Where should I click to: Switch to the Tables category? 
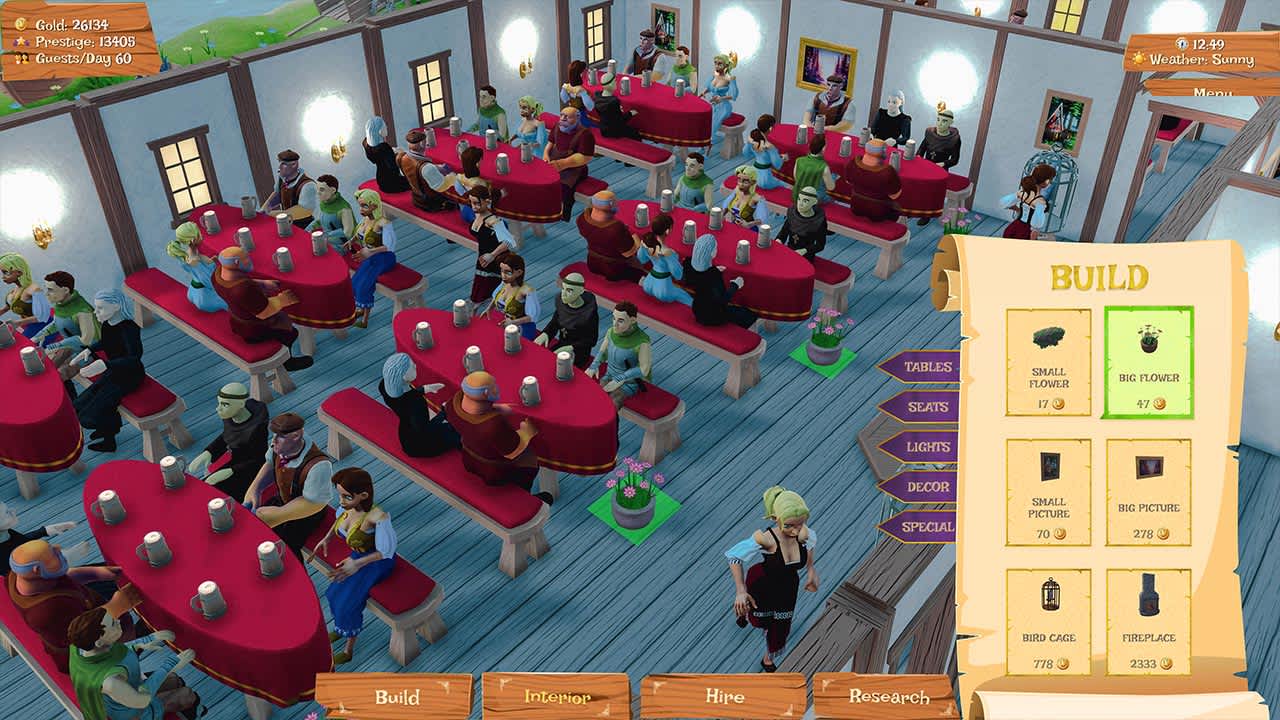click(x=928, y=367)
